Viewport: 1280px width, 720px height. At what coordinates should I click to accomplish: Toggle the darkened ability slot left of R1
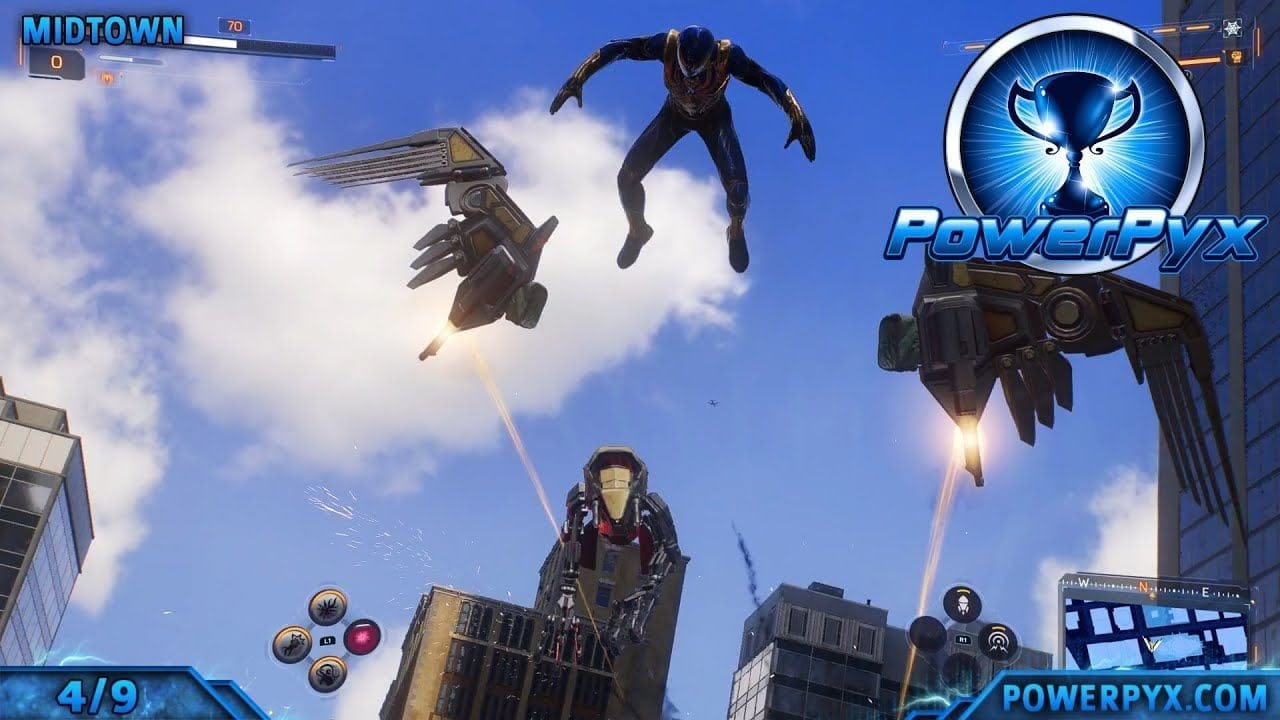coord(925,634)
